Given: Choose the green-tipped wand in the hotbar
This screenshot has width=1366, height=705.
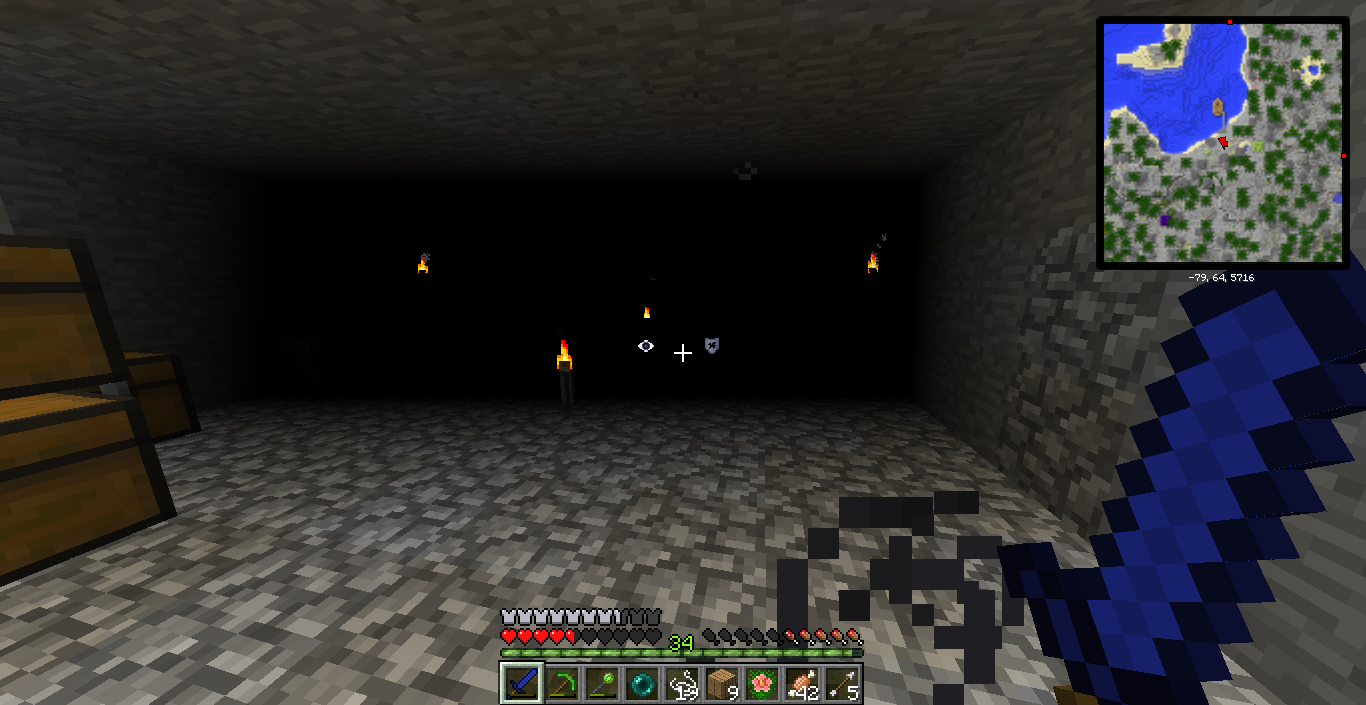Looking at the screenshot, I should coord(602,684).
